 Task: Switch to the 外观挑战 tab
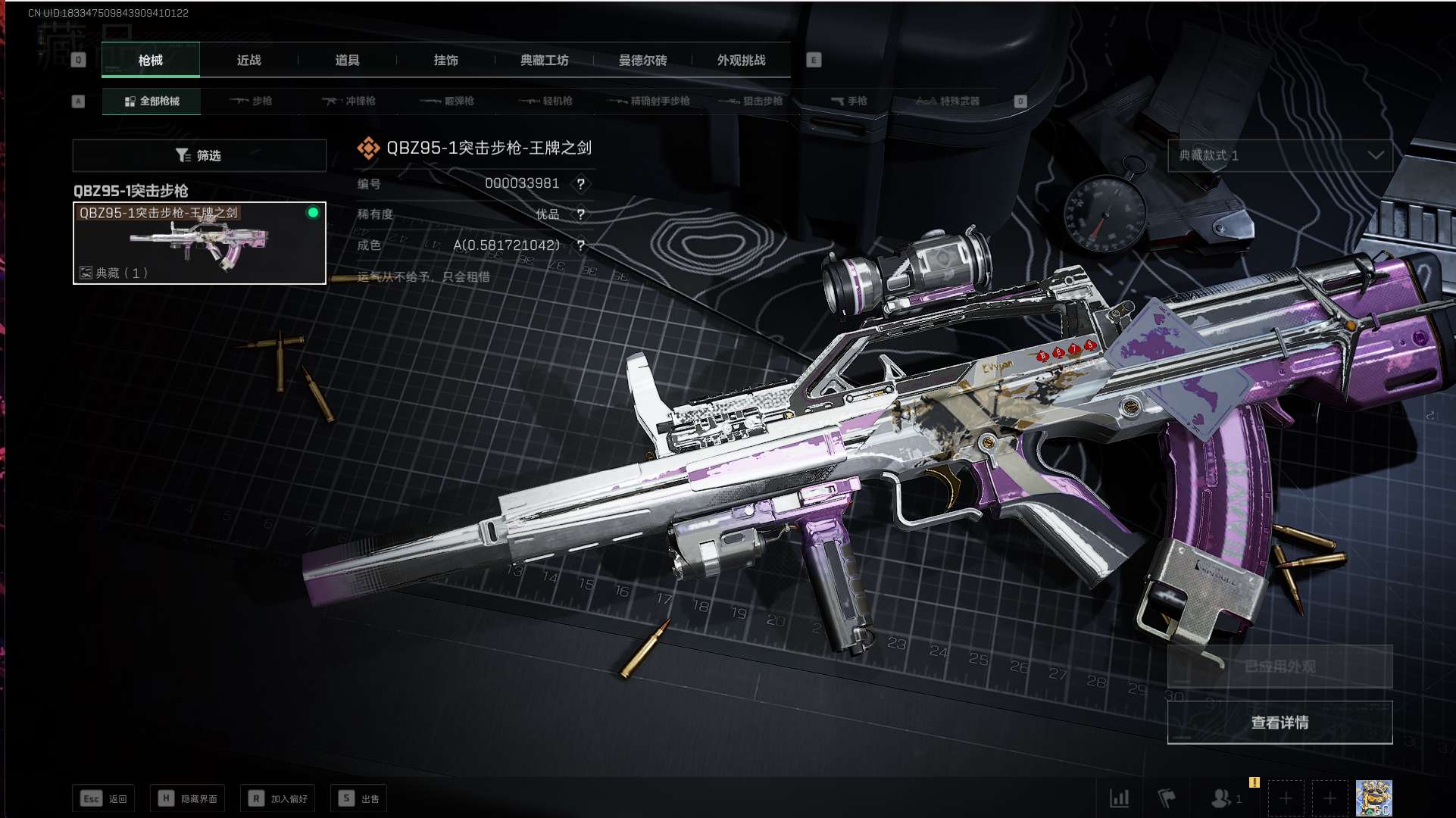741,61
